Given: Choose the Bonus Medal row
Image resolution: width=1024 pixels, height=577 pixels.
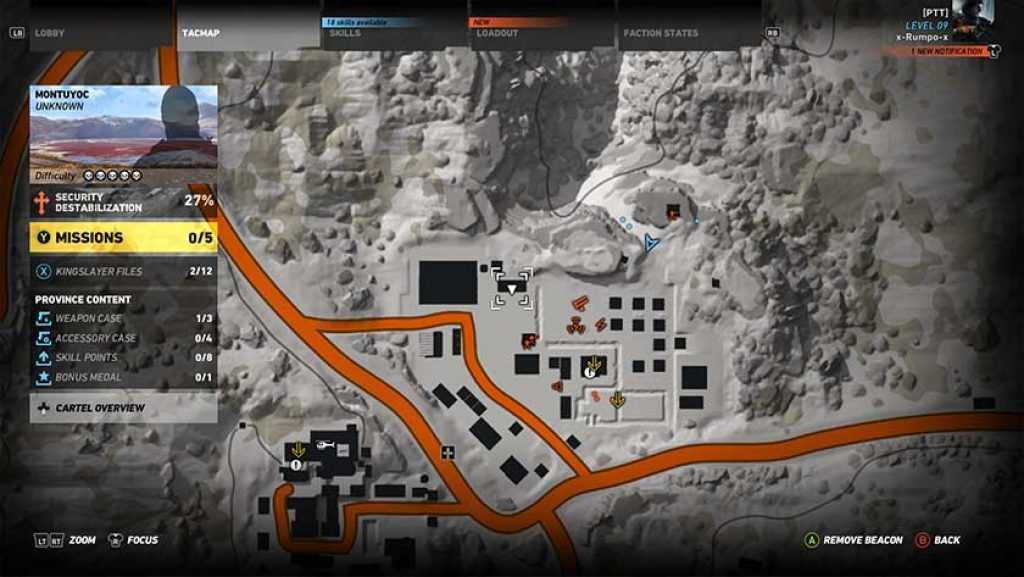Looking at the screenshot, I should (x=123, y=377).
